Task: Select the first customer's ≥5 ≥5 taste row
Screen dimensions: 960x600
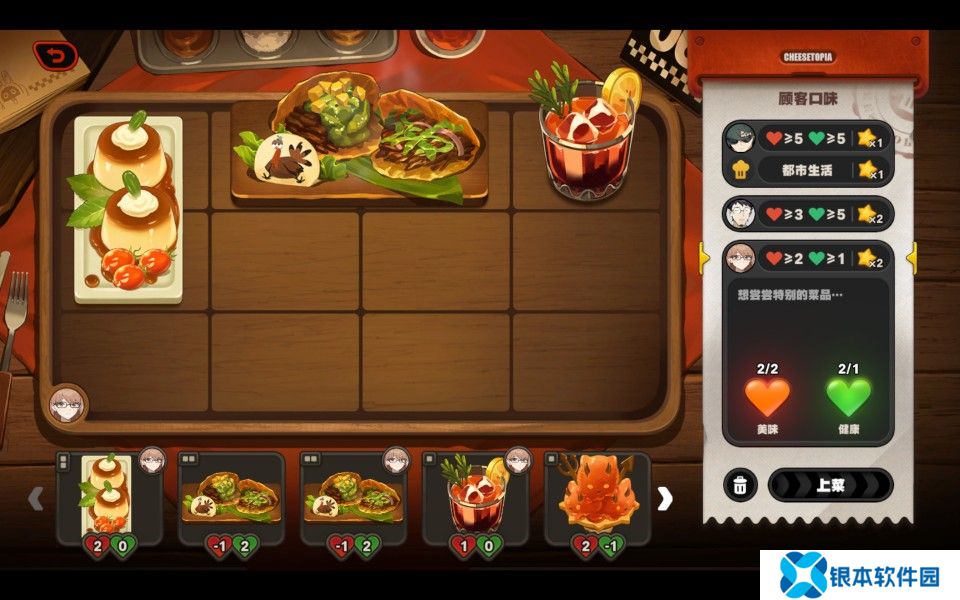Action: (807, 138)
